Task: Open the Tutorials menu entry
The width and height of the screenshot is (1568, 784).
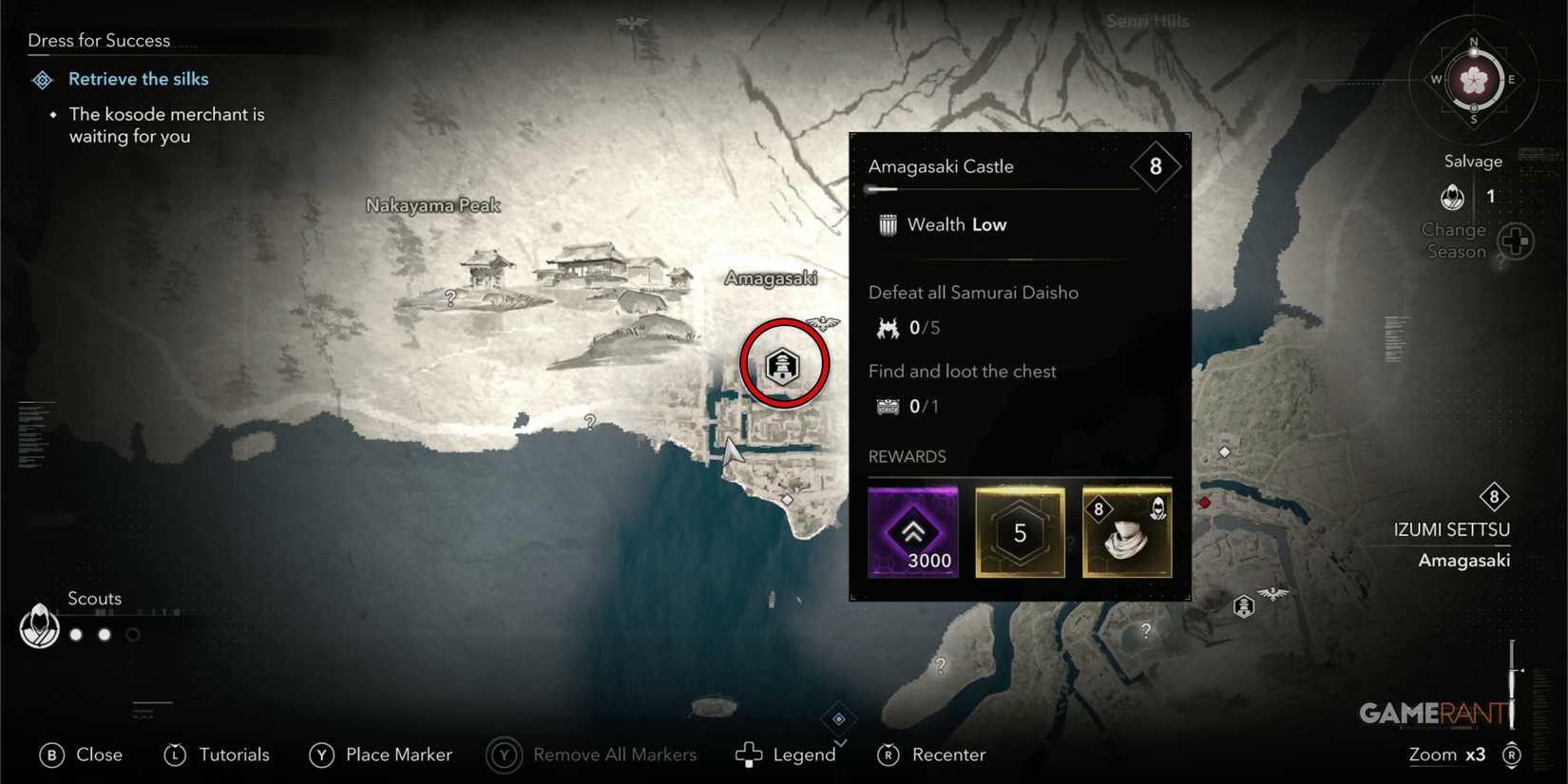Action: point(217,754)
